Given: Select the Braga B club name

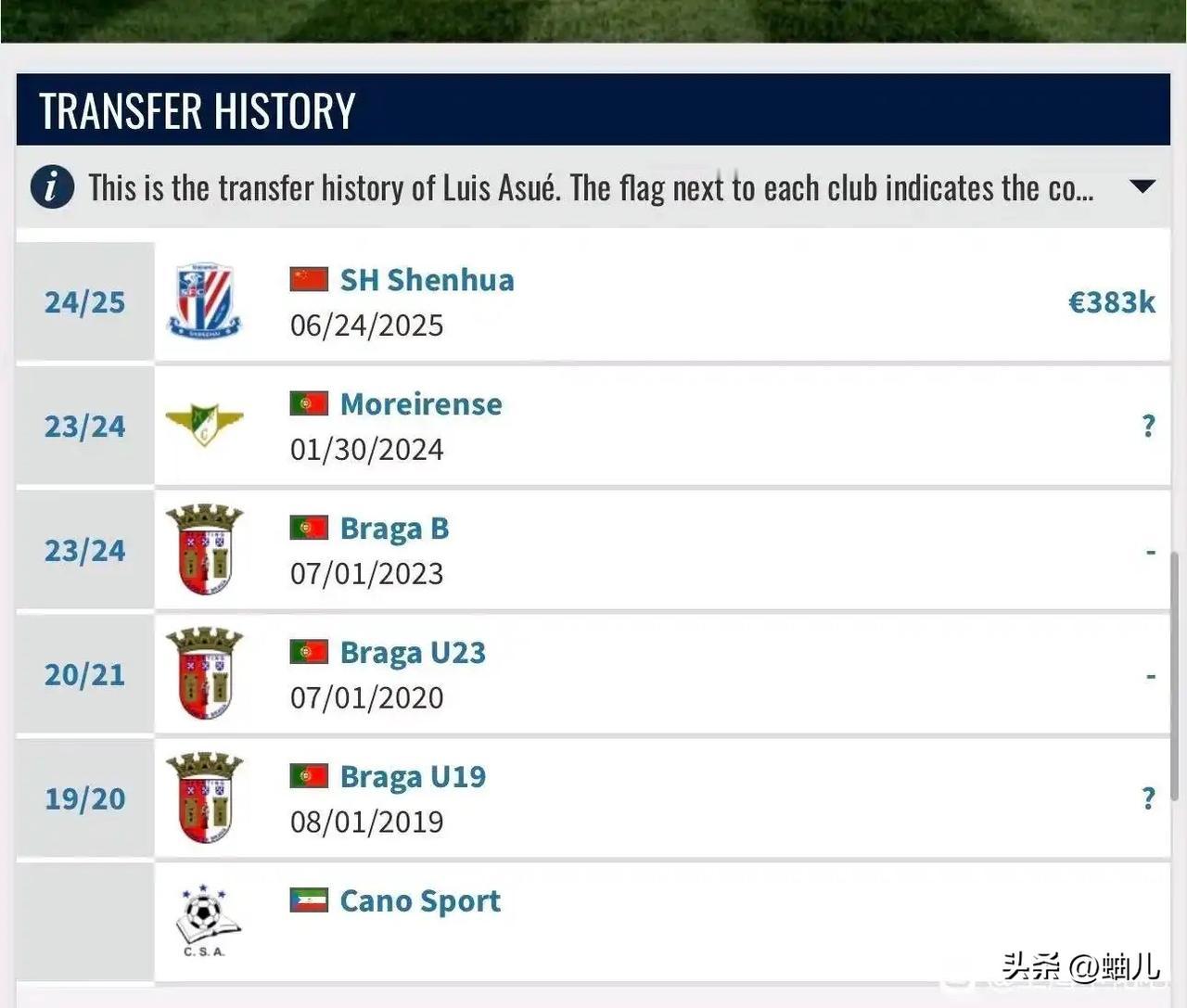Looking at the screenshot, I should point(394,529).
